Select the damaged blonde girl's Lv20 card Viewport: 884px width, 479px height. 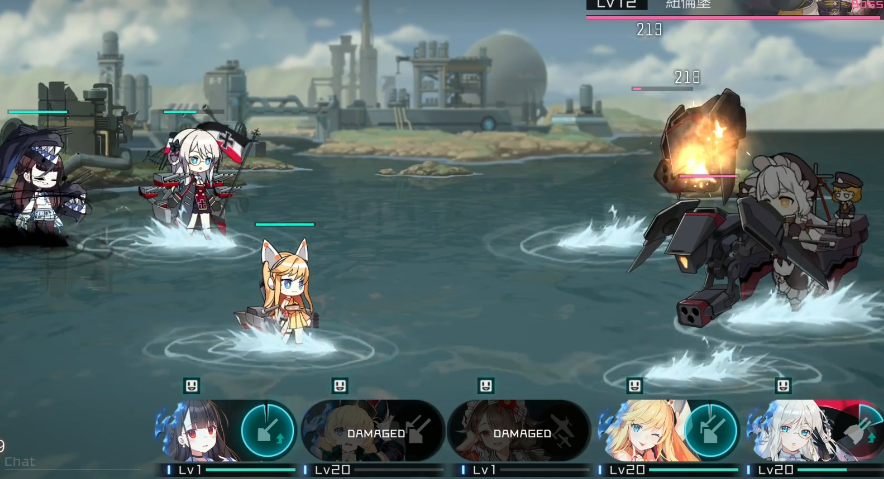coord(373,431)
